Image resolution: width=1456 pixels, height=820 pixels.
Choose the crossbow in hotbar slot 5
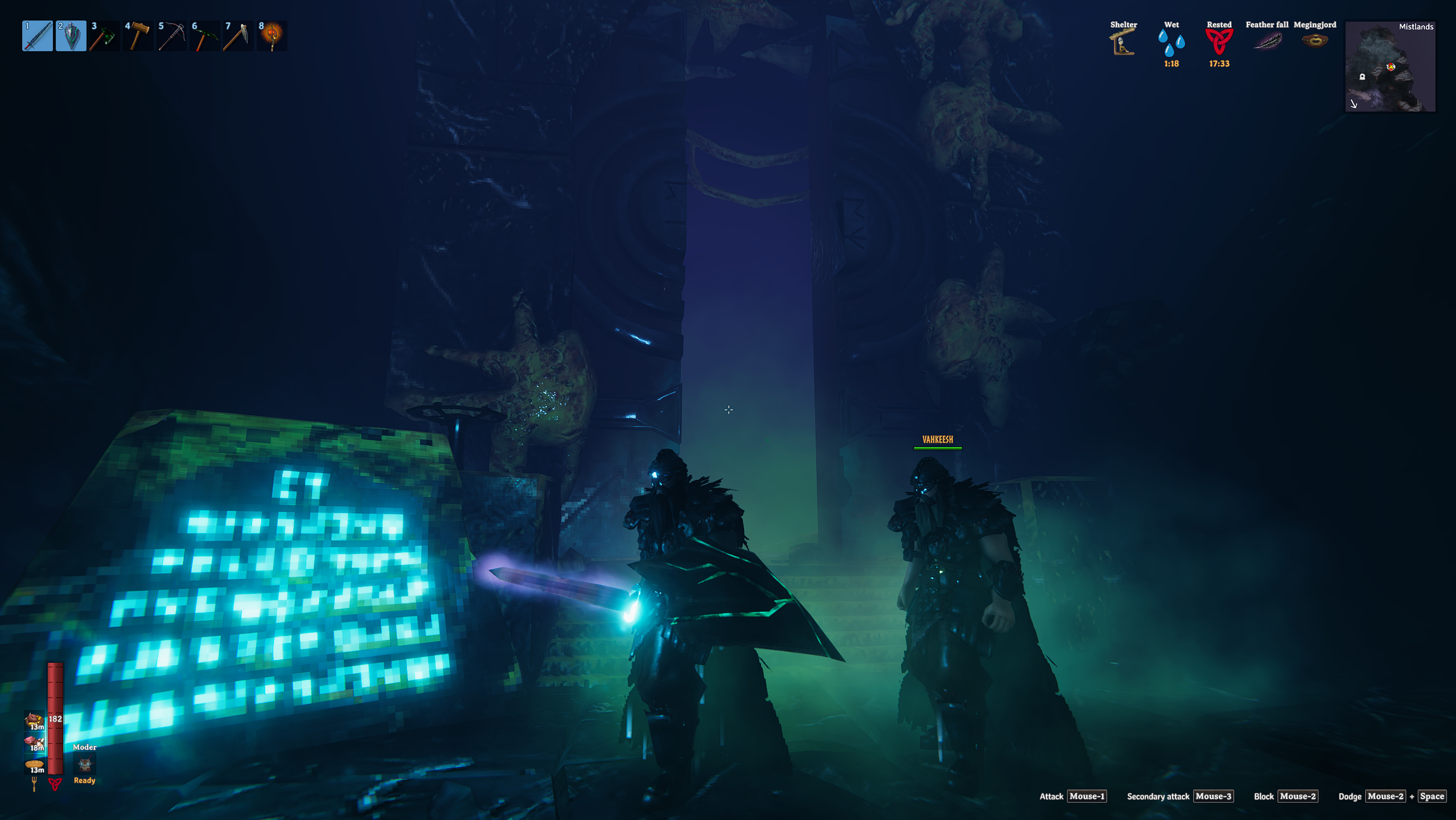coord(171,36)
